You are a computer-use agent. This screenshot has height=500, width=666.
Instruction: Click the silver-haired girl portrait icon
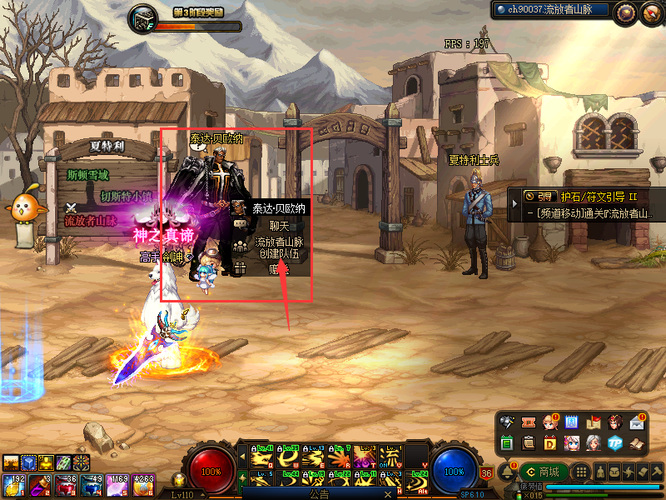point(593,442)
